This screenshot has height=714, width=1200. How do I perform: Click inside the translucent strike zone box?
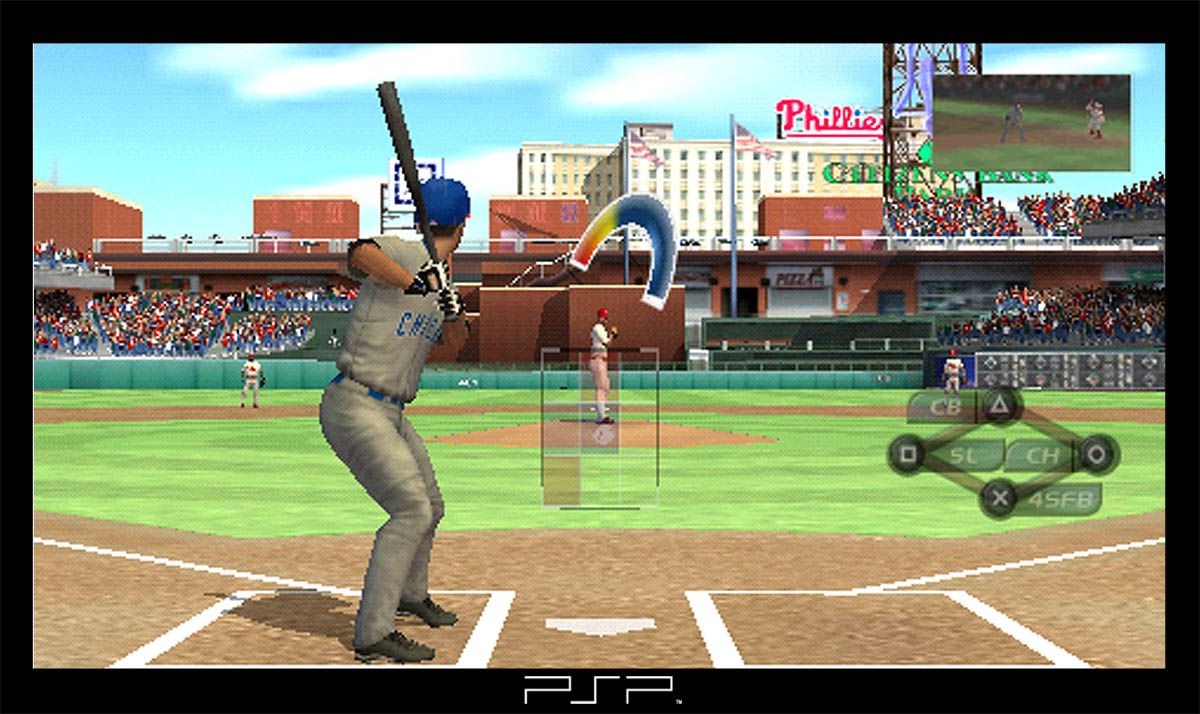[x=599, y=427]
